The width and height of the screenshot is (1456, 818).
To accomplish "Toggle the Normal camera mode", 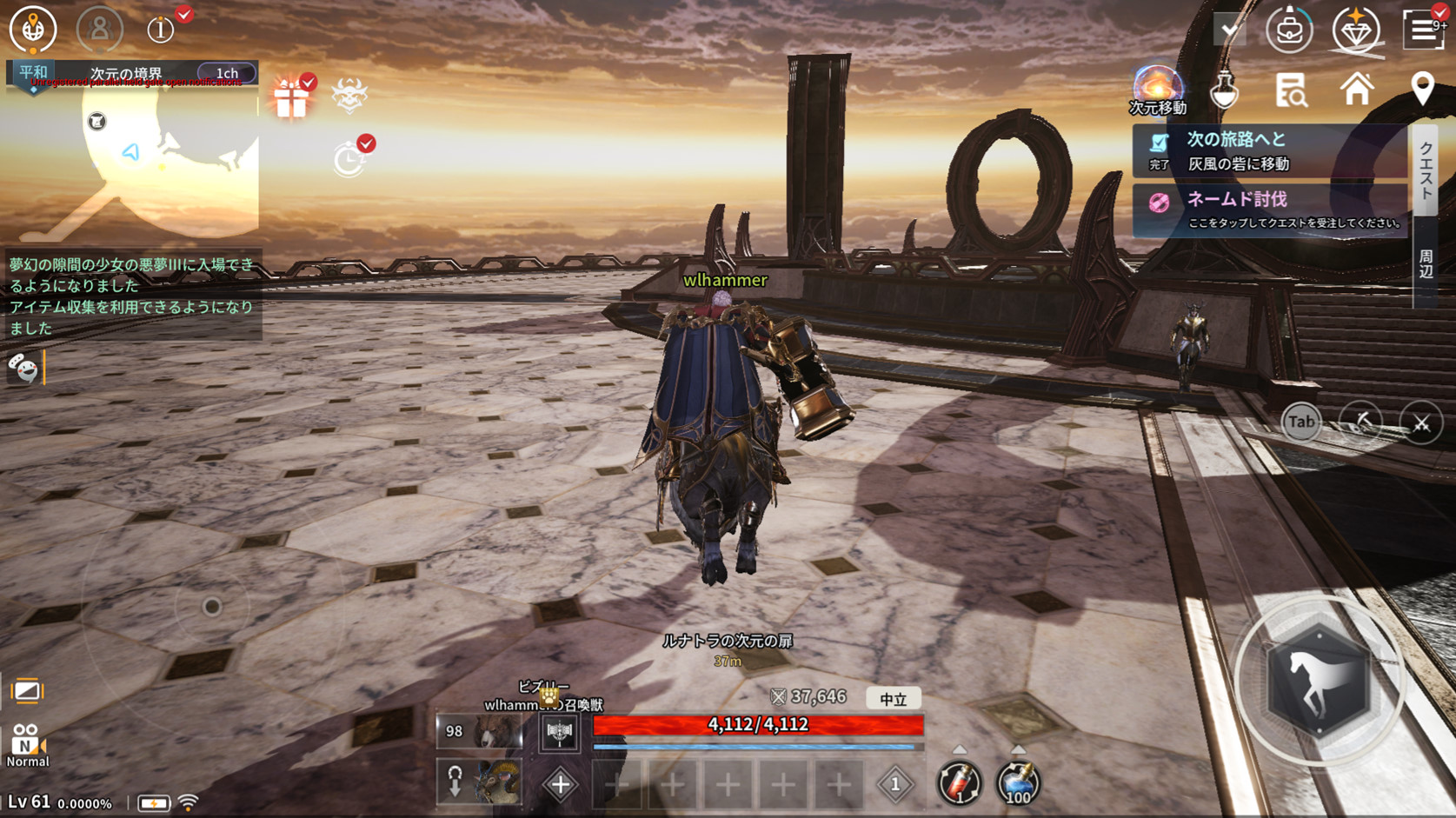I will (27, 746).
